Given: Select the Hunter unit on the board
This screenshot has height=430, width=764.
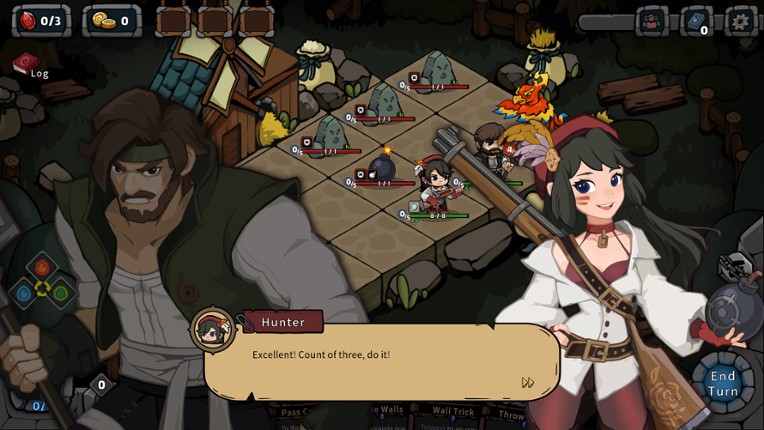Looking at the screenshot, I should click(x=436, y=187).
